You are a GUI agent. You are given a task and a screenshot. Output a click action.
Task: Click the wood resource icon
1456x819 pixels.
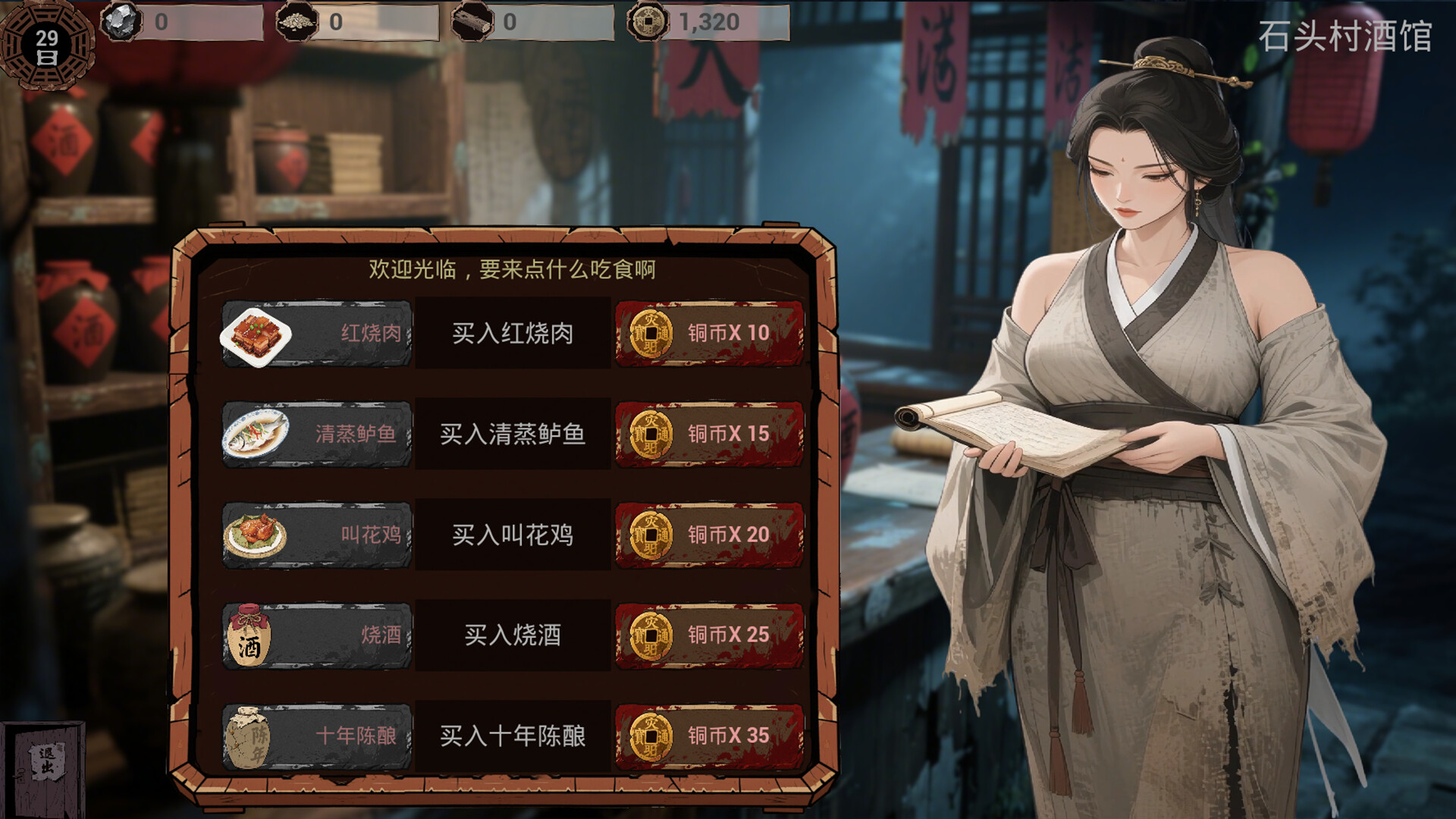tap(474, 21)
